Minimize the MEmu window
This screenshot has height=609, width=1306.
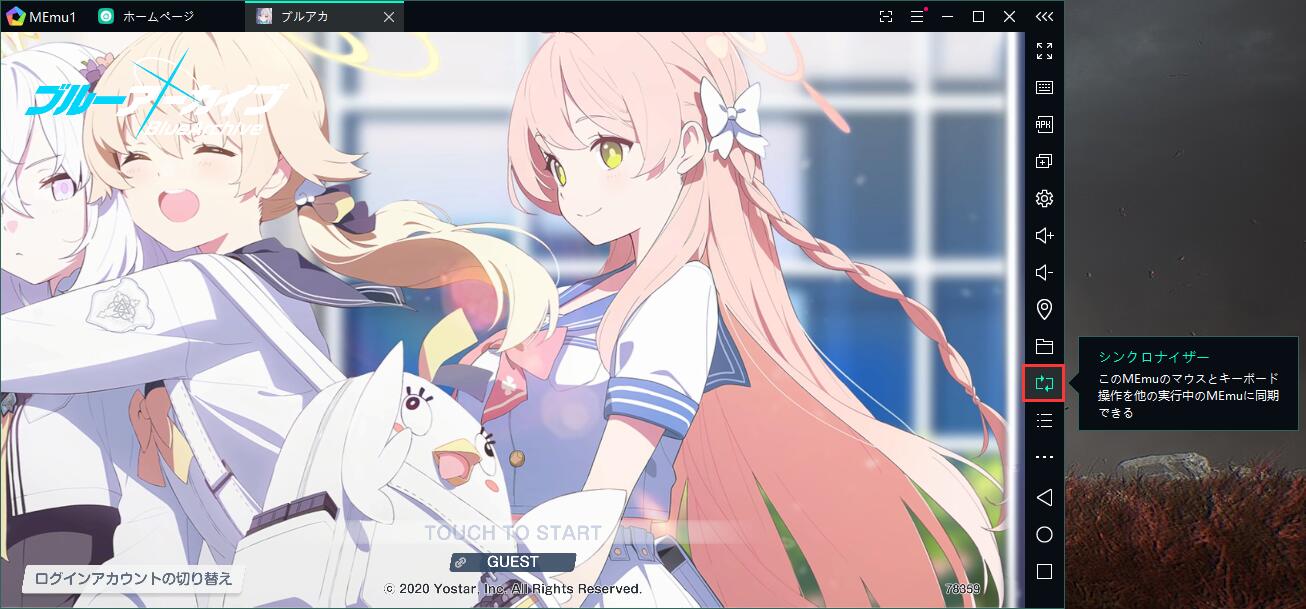(x=946, y=16)
